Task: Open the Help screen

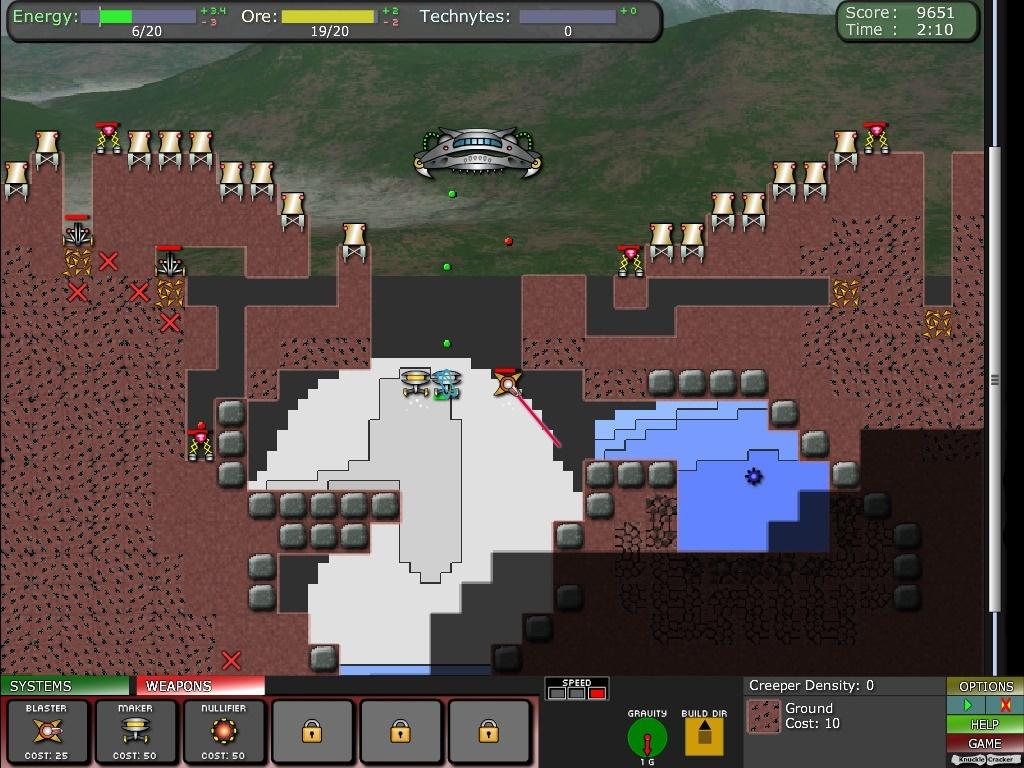Action: coord(985,724)
